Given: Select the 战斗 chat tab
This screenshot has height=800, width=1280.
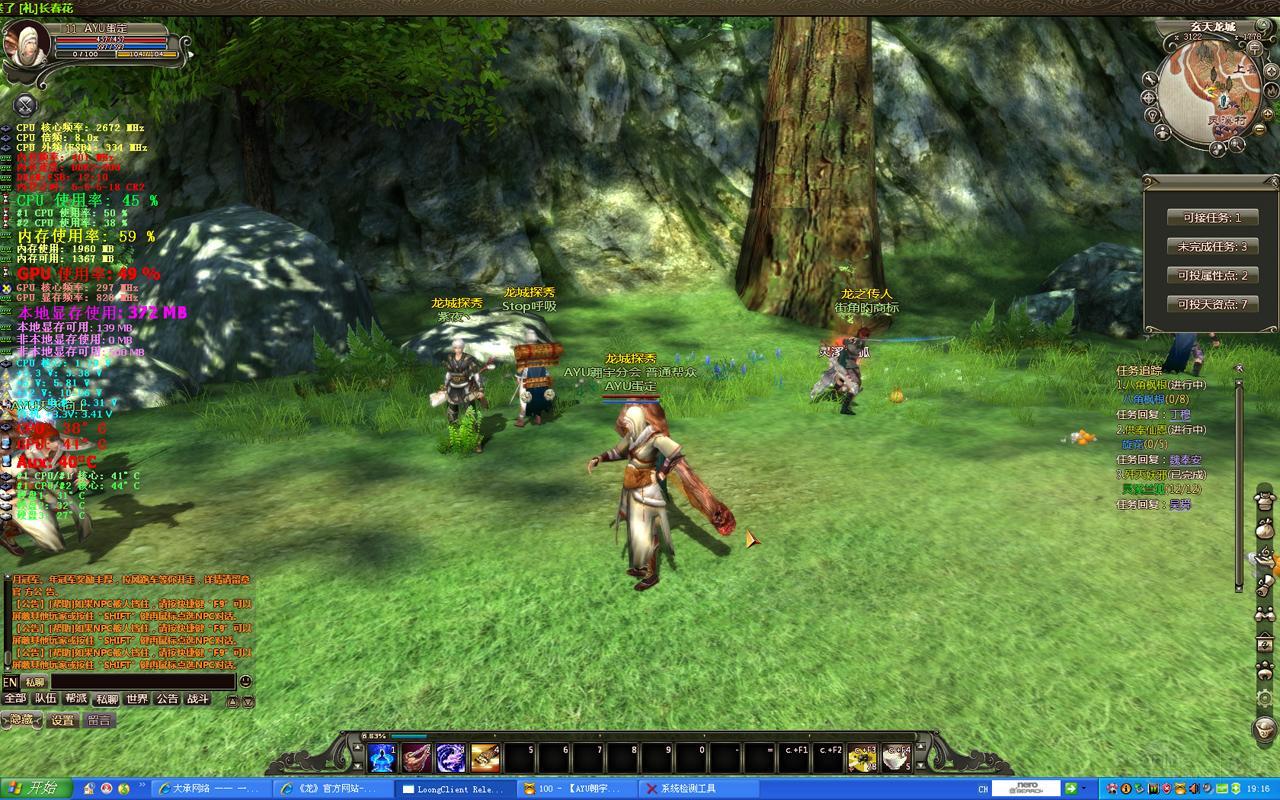Looking at the screenshot, I should (198, 699).
